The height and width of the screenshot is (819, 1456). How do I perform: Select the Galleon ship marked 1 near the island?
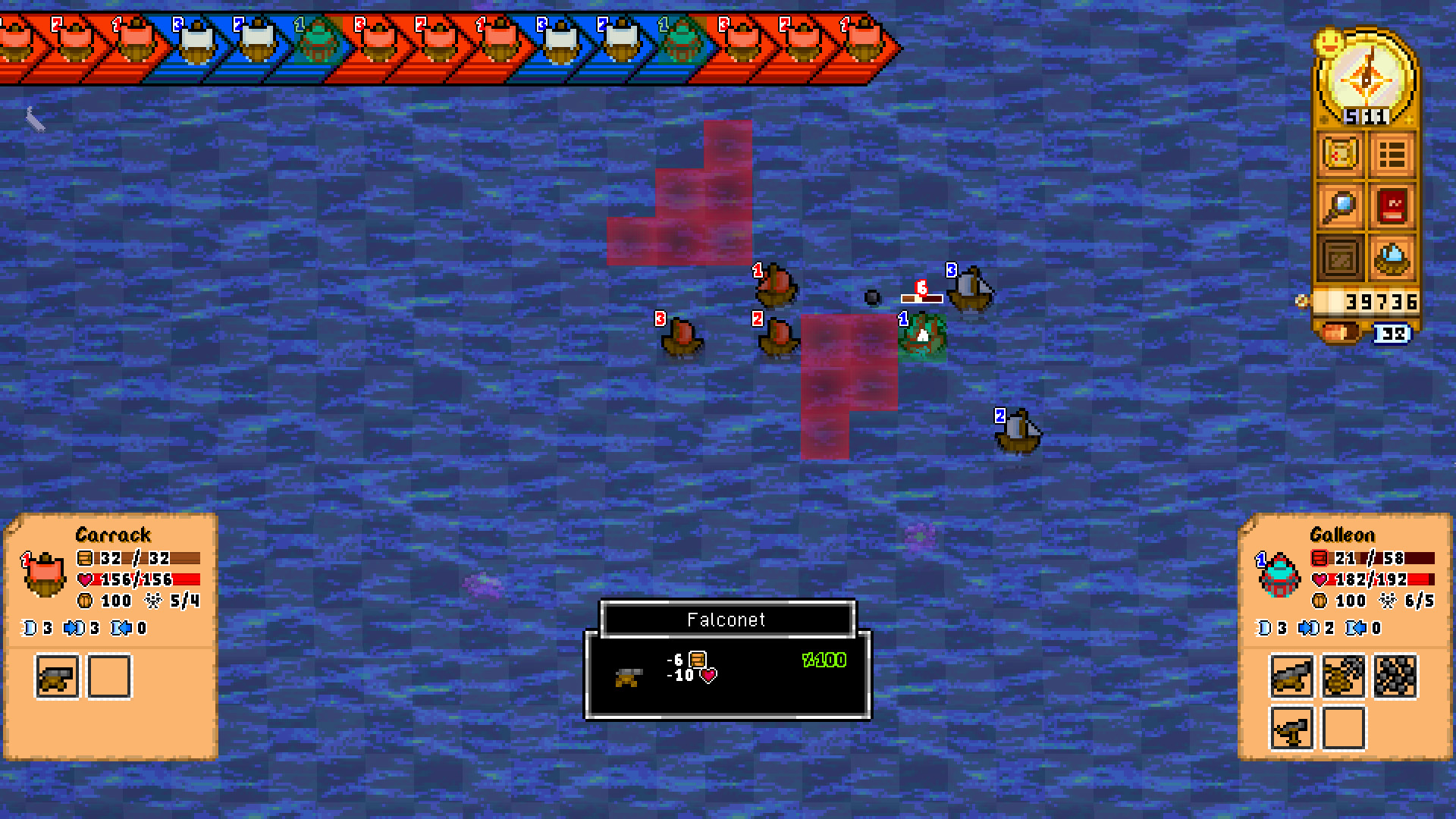click(921, 334)
